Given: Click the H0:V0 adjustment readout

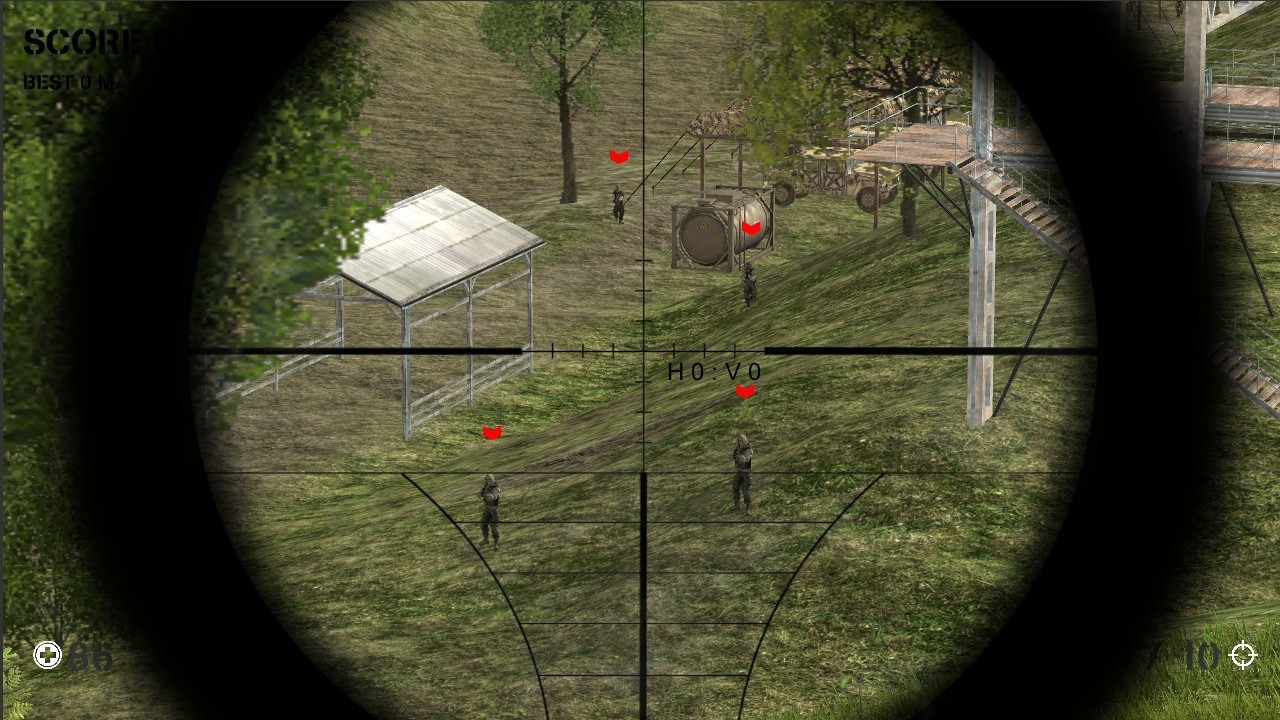Looking at the screenshot, I should (712, 371).
